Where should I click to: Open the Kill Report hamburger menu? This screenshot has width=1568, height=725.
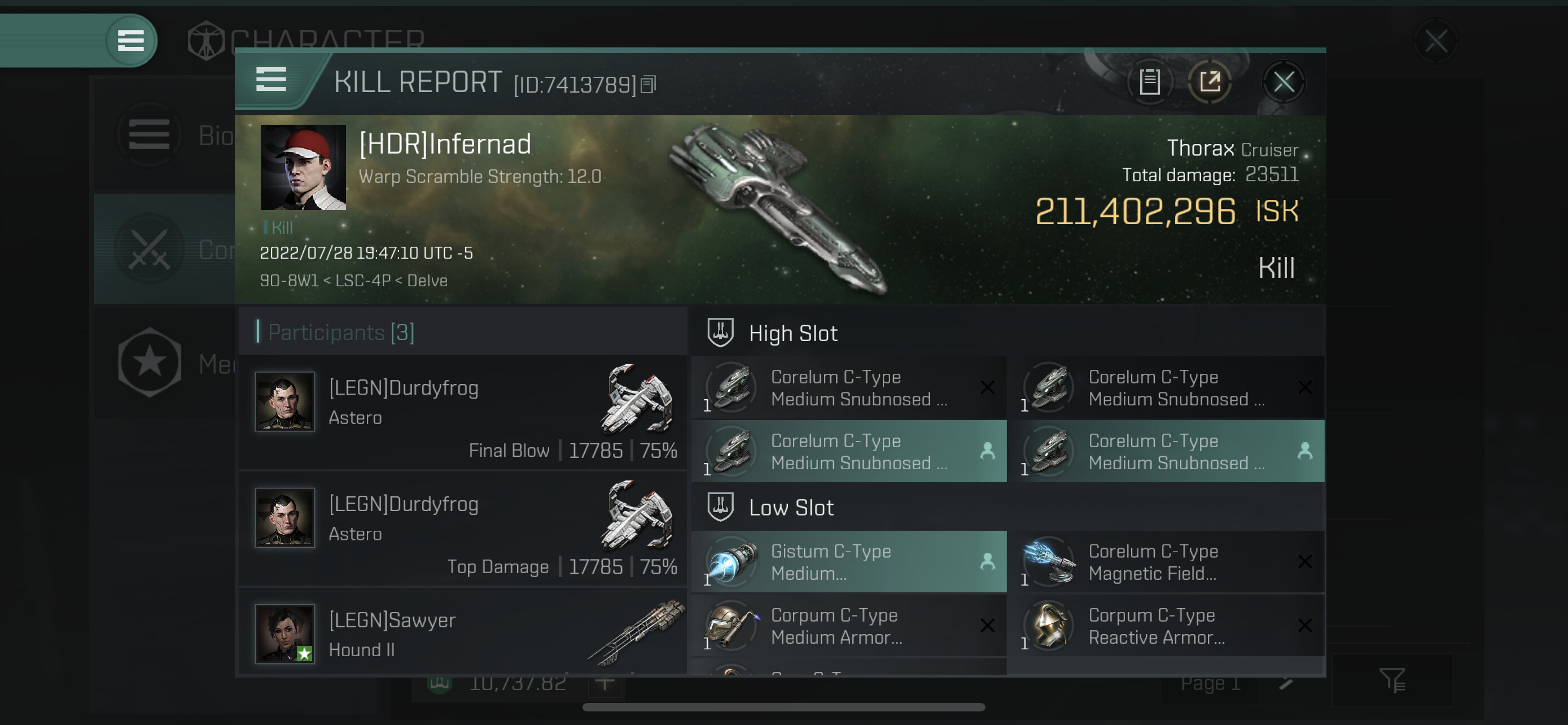pos(271,80)
